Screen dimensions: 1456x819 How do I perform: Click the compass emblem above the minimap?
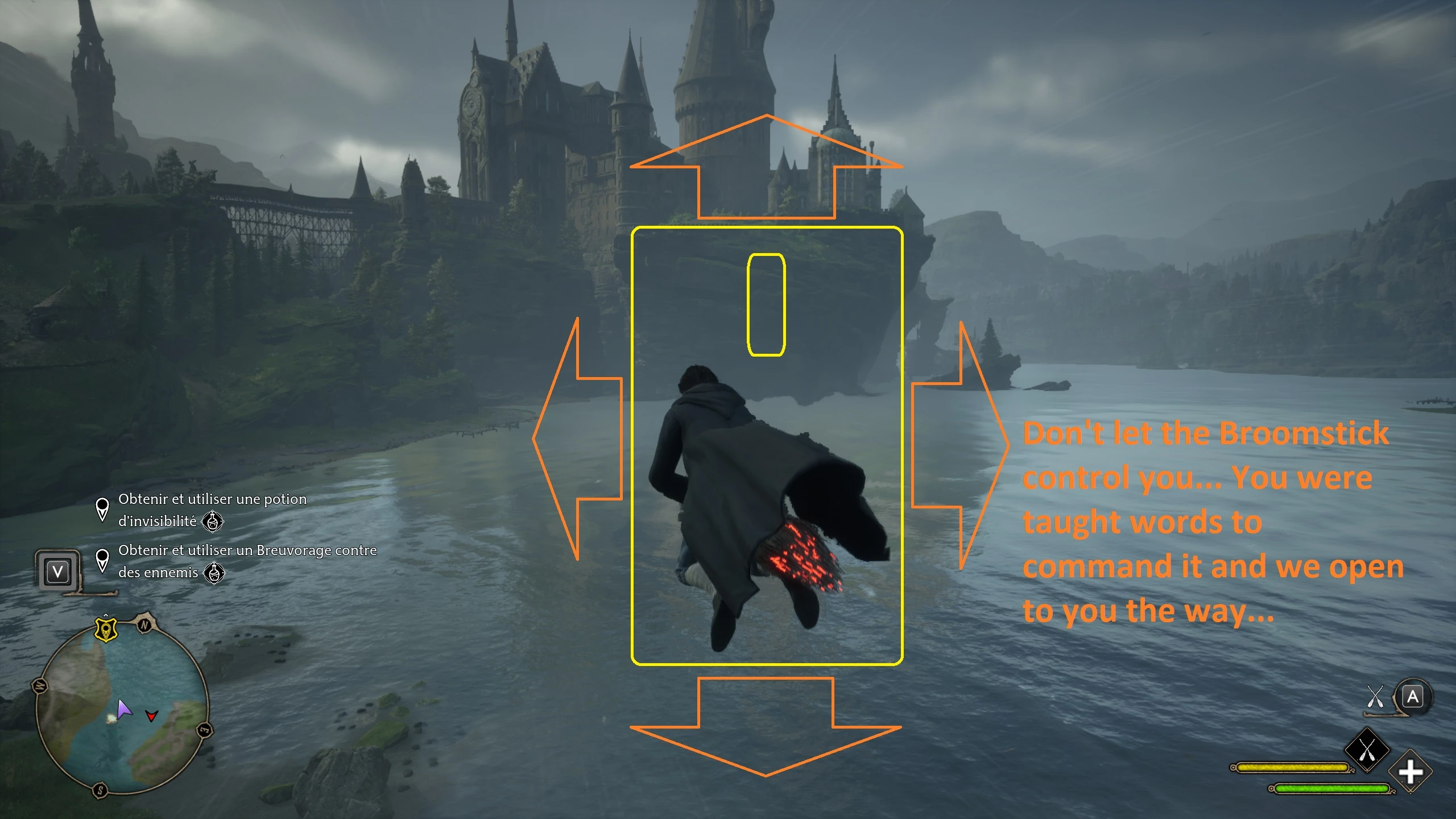coord(106,629)
